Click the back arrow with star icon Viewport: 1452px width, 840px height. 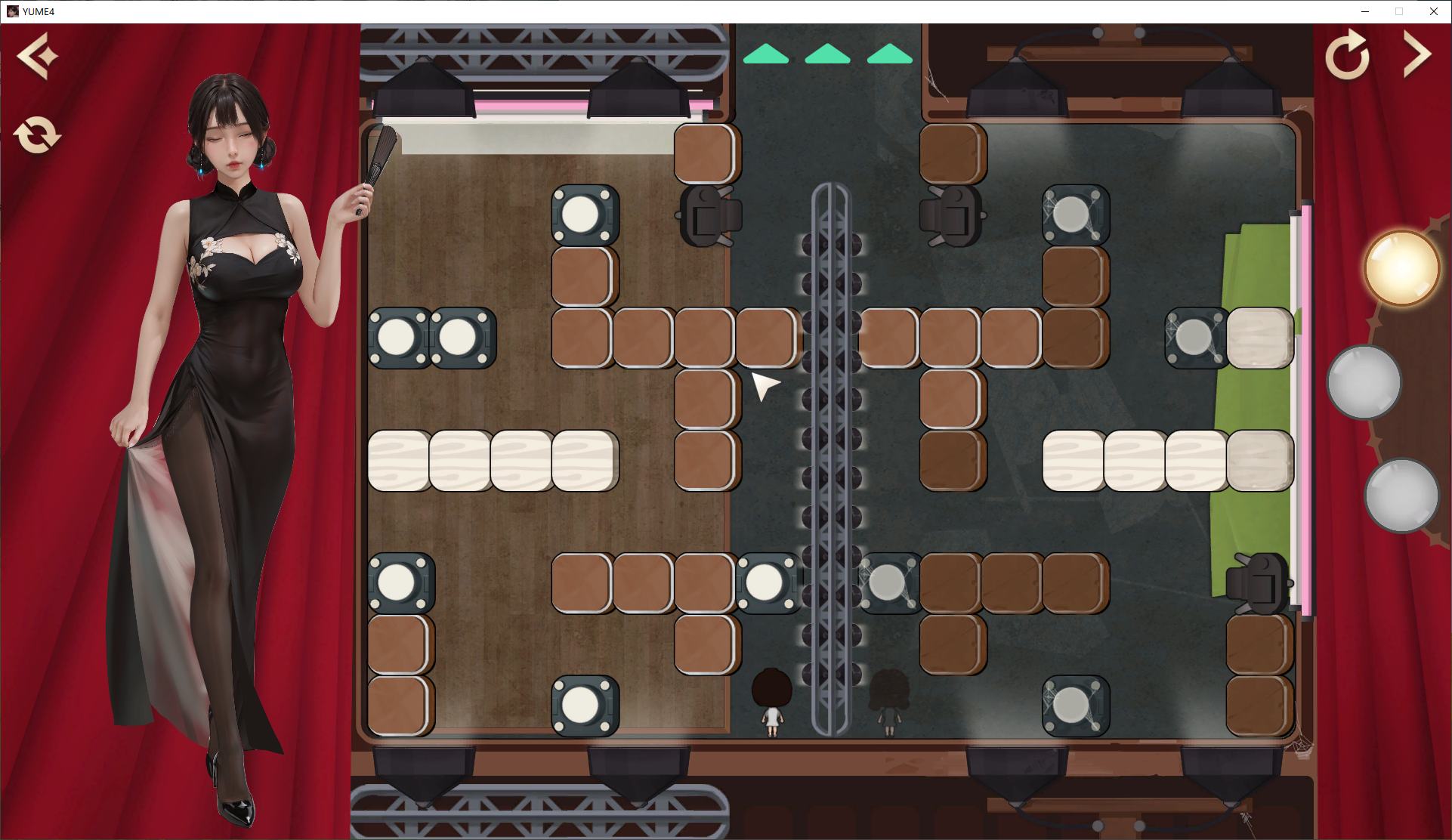click(37, 55)
